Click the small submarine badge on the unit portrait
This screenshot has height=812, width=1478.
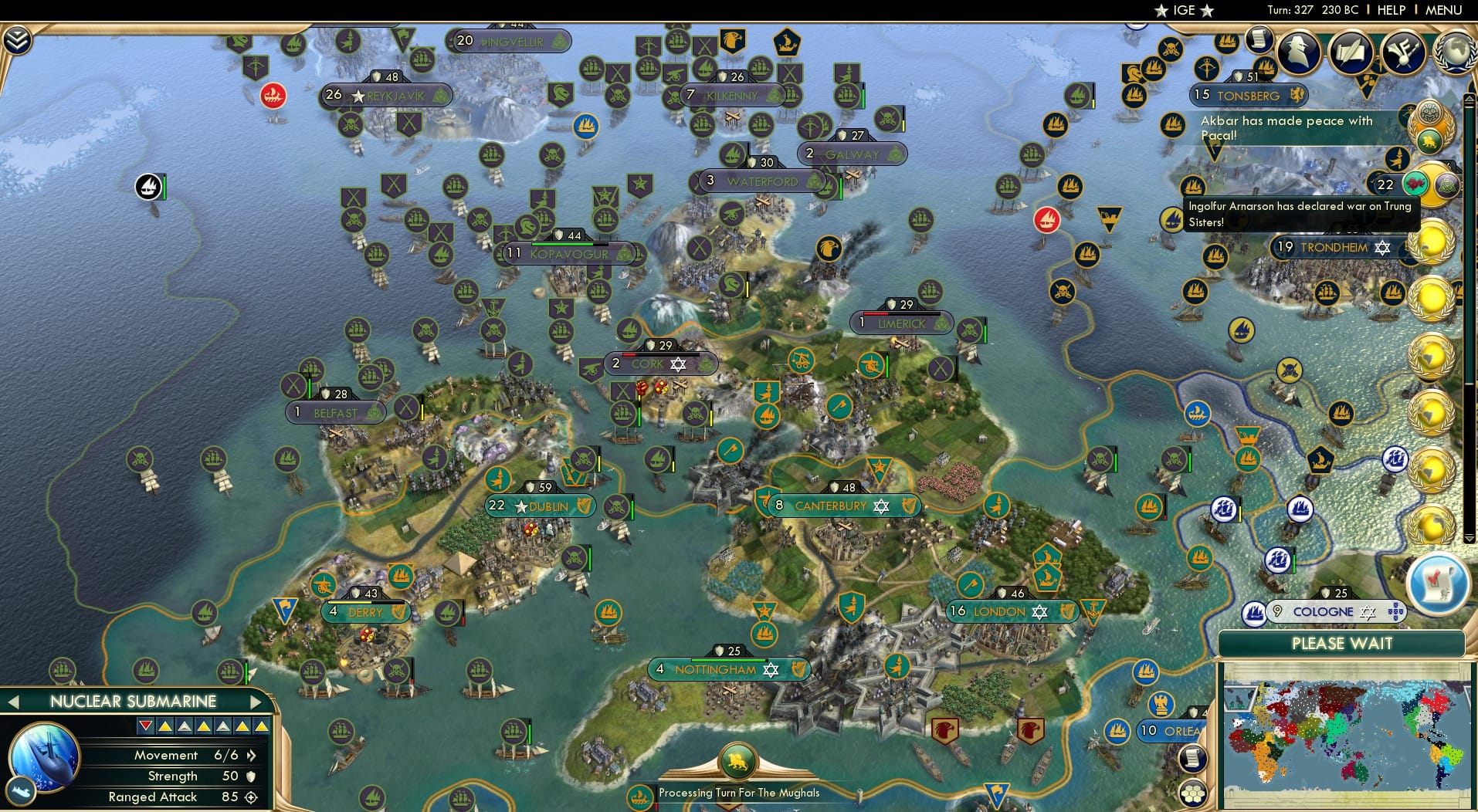pos(21,793)
